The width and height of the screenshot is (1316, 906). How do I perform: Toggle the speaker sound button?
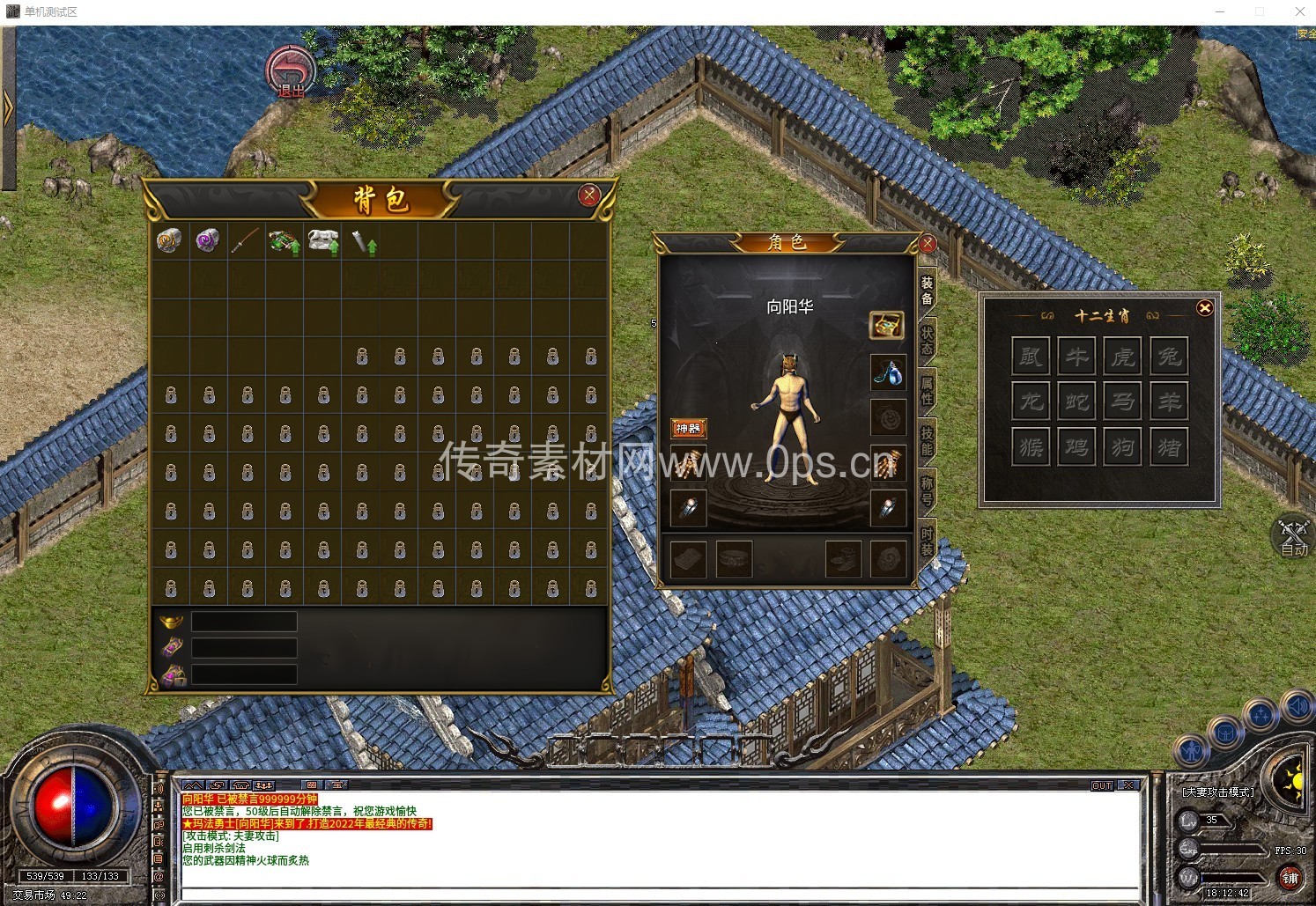[x=1297, y=705]
